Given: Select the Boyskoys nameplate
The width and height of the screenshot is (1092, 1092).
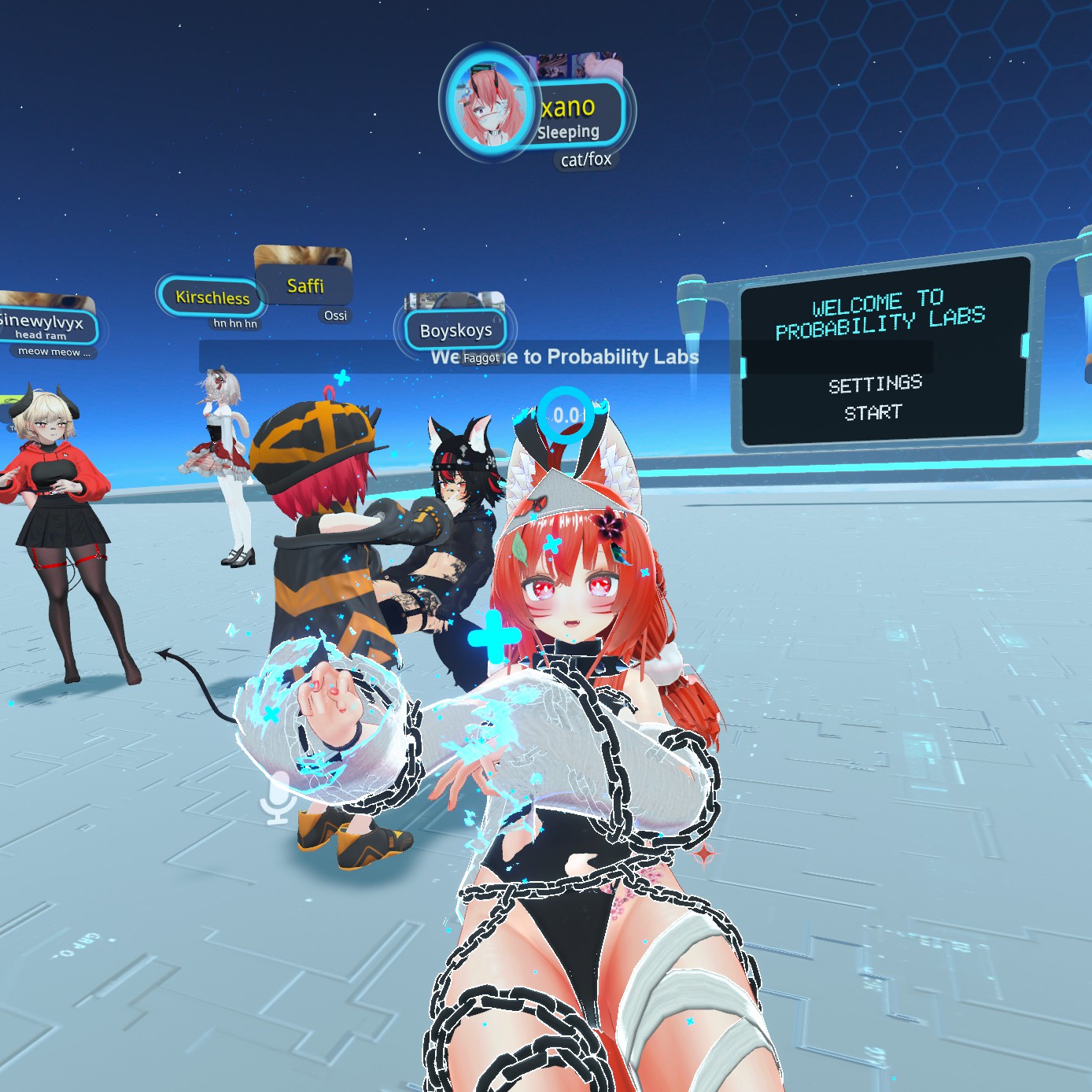Looking at the screenshot, I should point(456,330).
